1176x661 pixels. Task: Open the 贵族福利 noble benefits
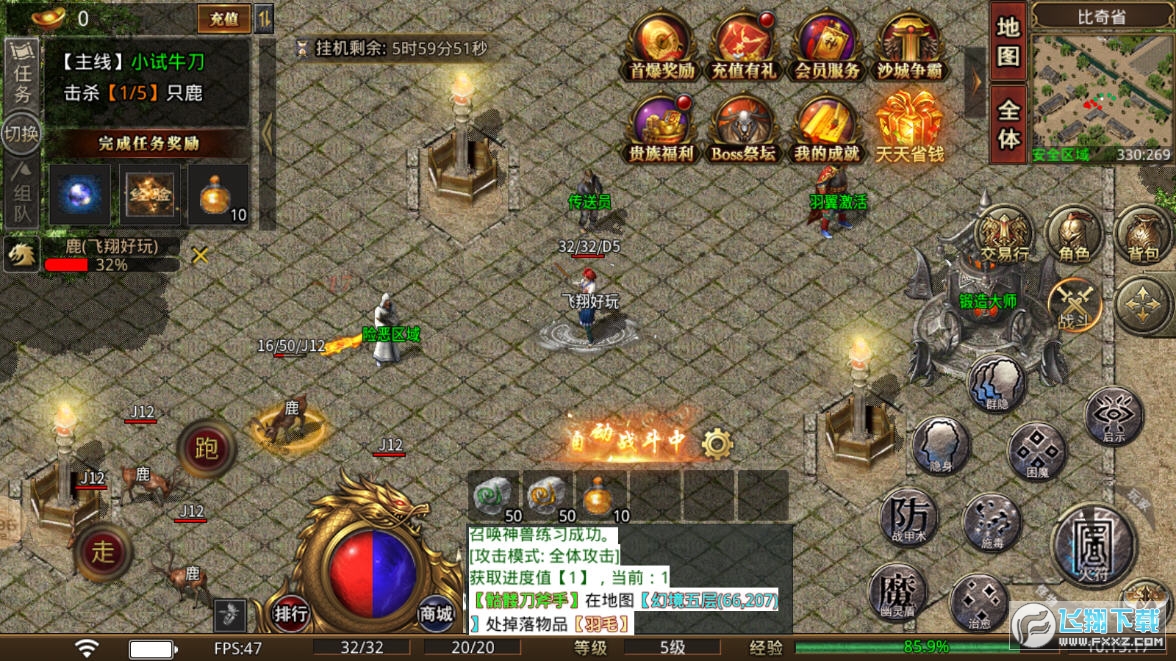pyautogui.click(x=660, y=128)
